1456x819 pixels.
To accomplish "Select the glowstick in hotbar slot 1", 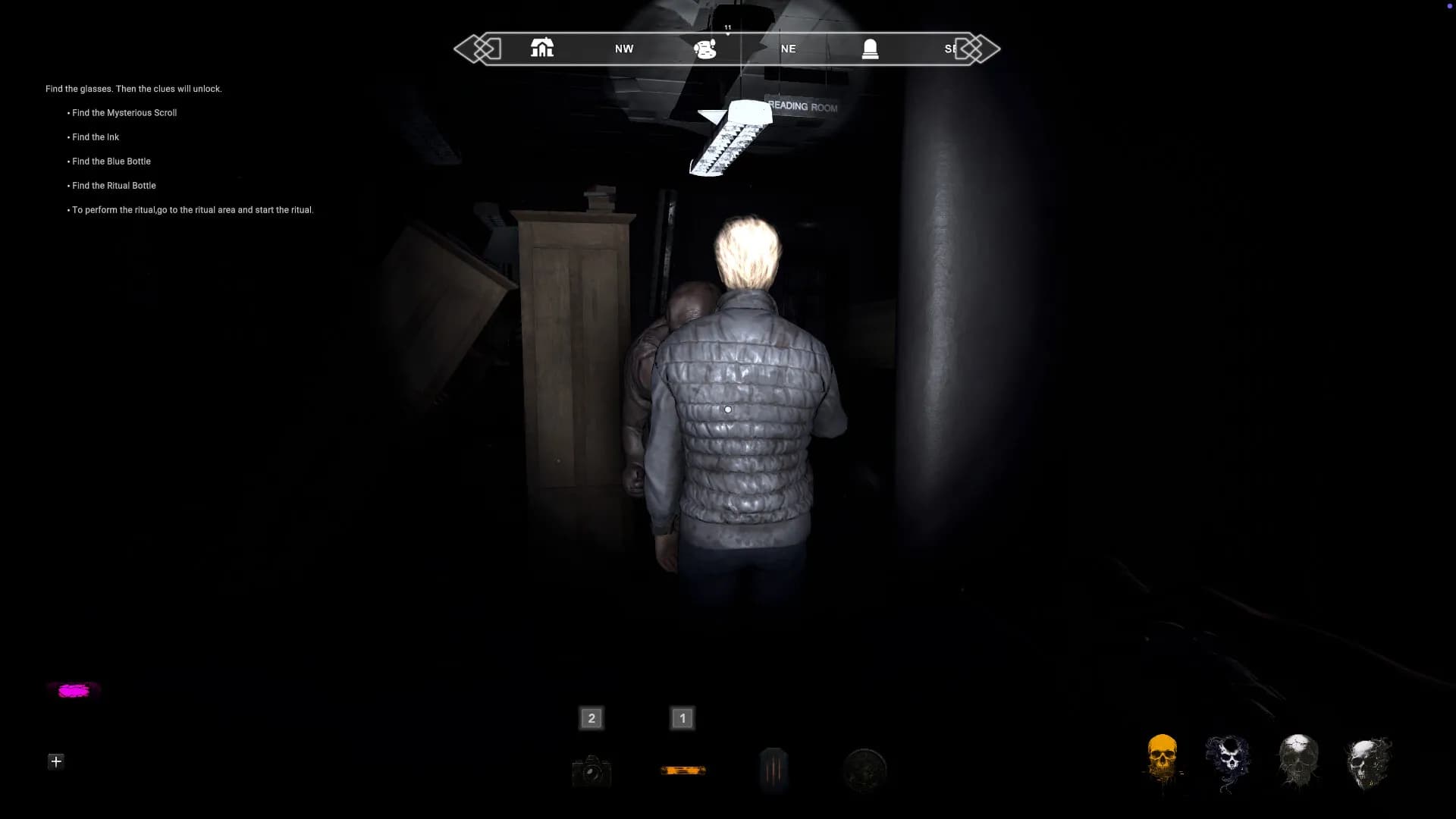I will [681, 769].
